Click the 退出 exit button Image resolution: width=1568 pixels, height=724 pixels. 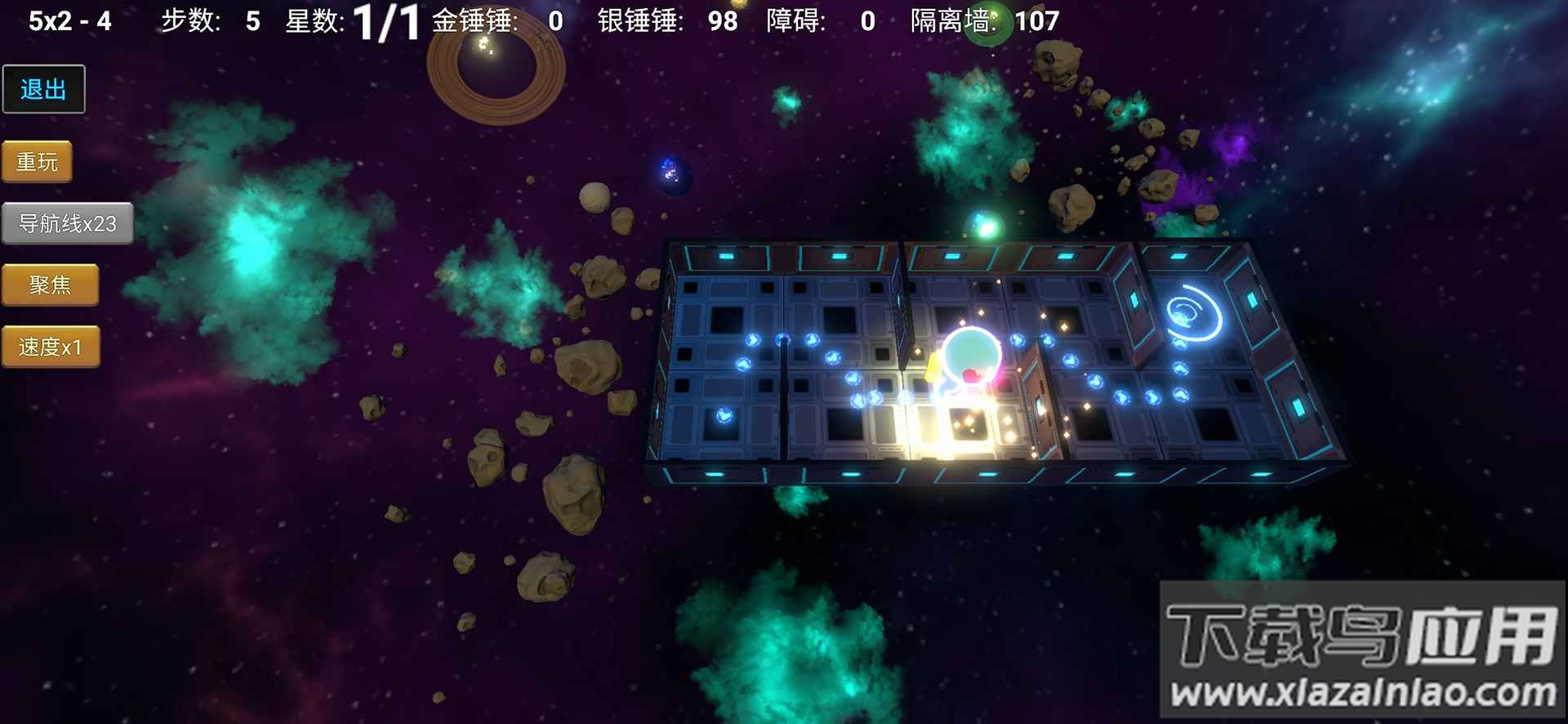point(43,89)
